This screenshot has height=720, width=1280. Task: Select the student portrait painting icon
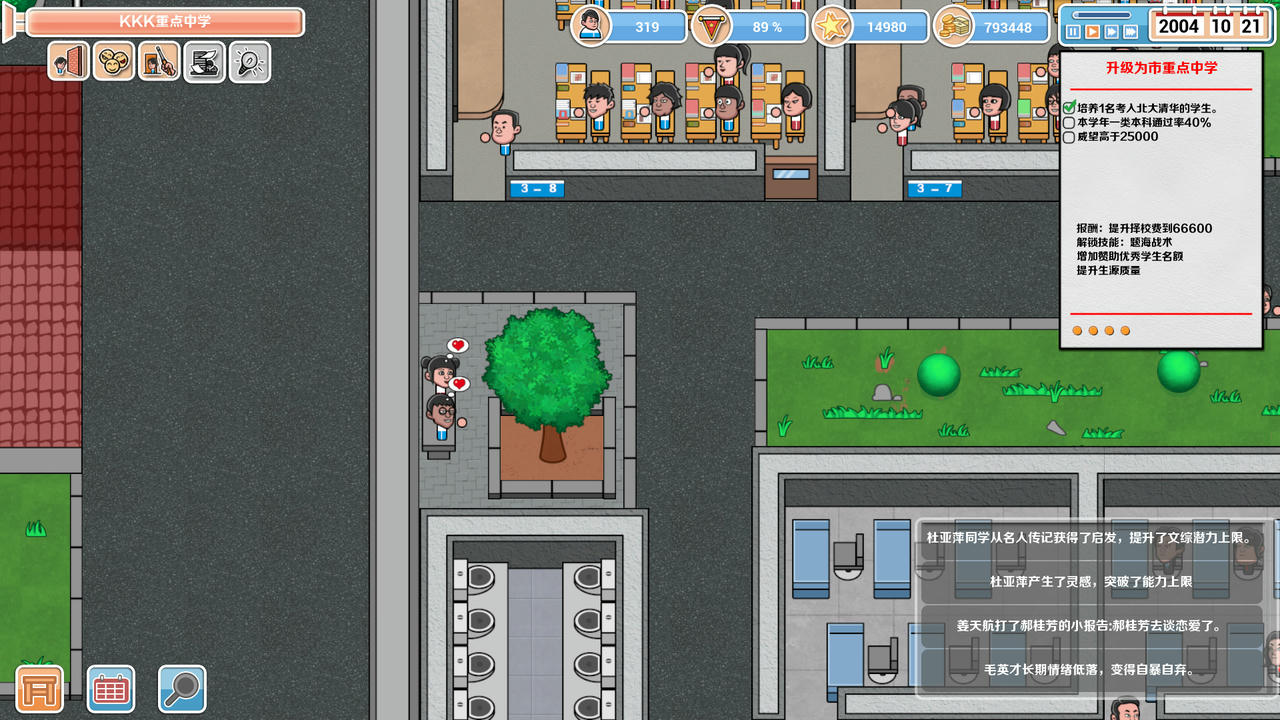[x=159, y=61]
